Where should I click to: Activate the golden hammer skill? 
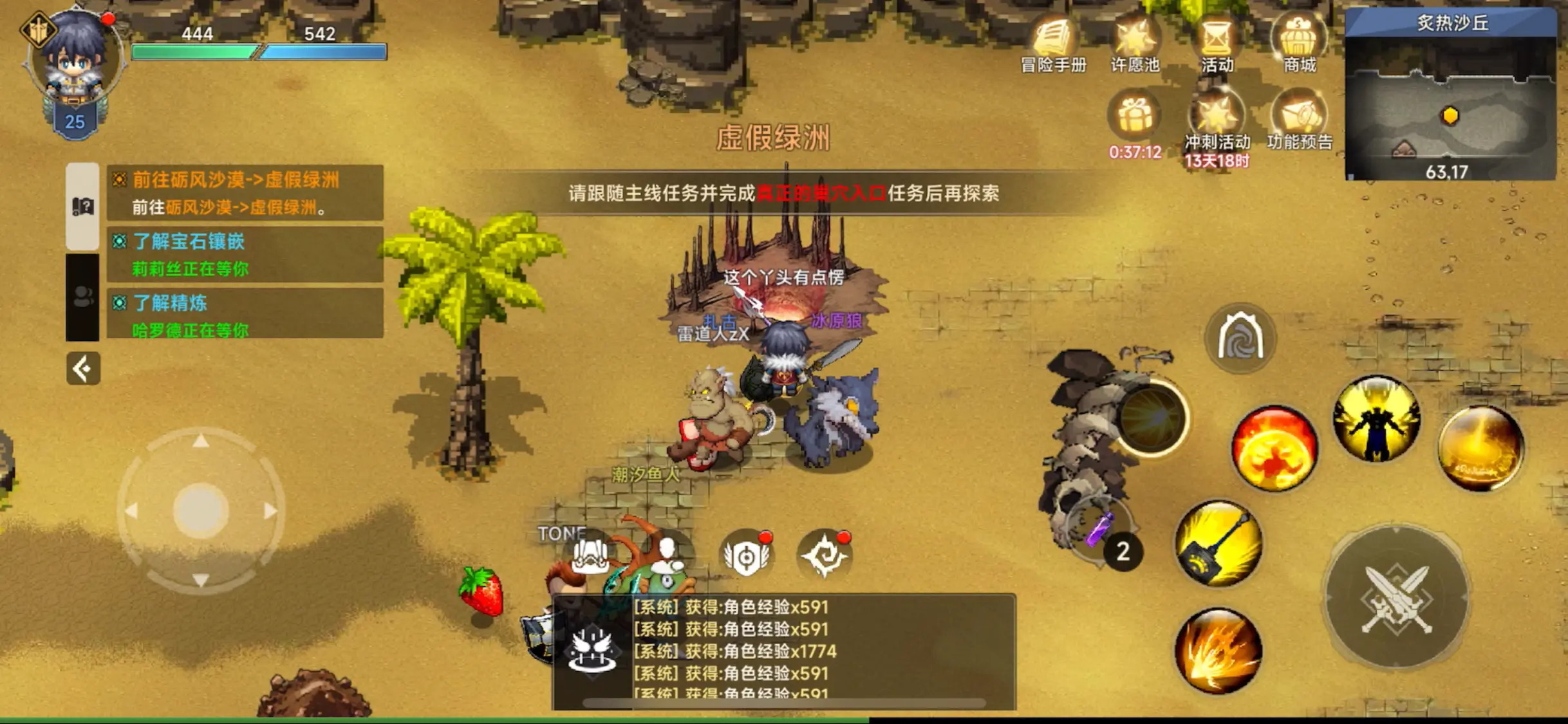1218,544
